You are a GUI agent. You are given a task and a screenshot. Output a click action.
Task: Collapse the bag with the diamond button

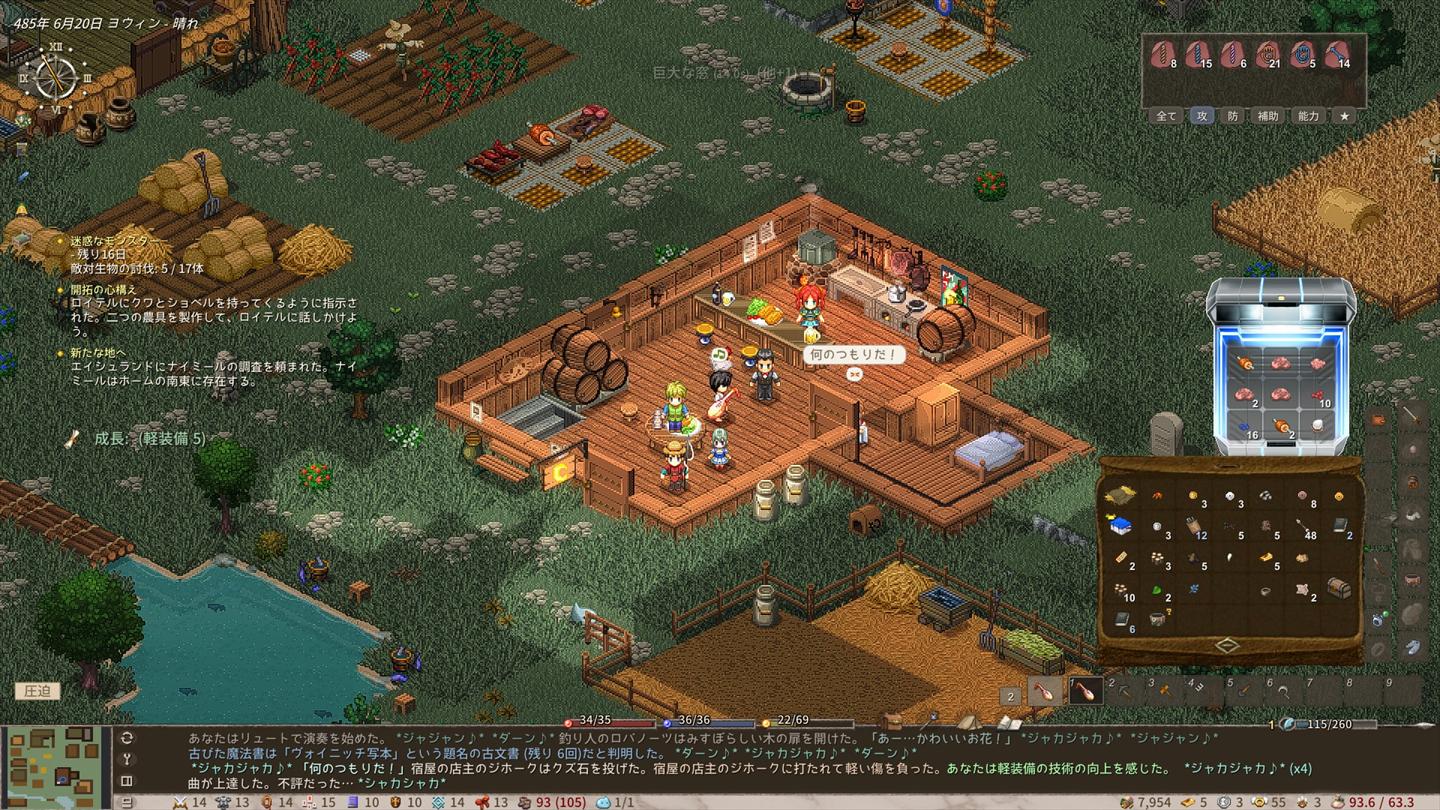pyautogui.click(x=1228, y=645)
